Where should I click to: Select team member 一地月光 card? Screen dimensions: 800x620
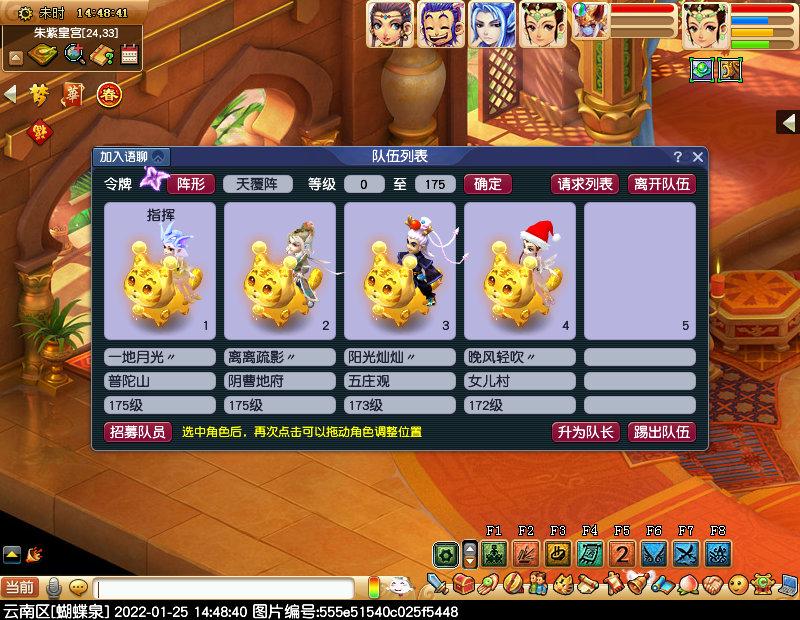[x=160, y=270]
